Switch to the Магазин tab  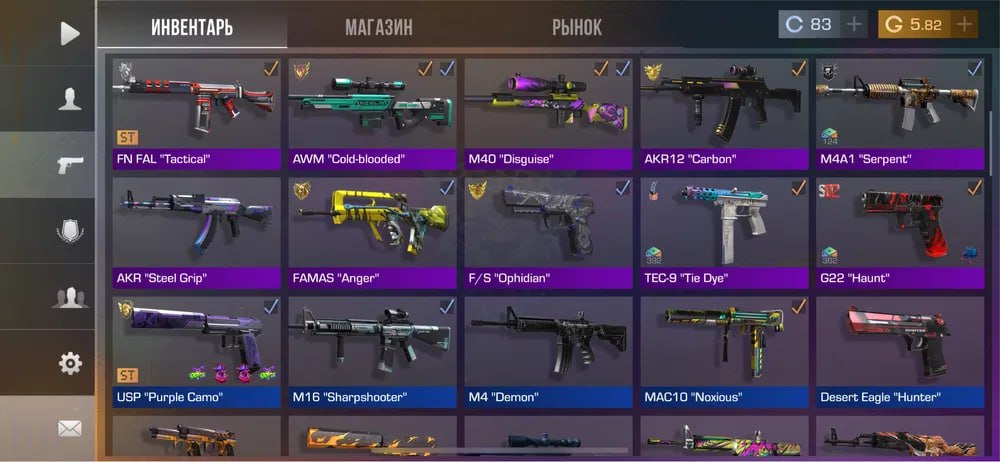click(x=378, y=28)
